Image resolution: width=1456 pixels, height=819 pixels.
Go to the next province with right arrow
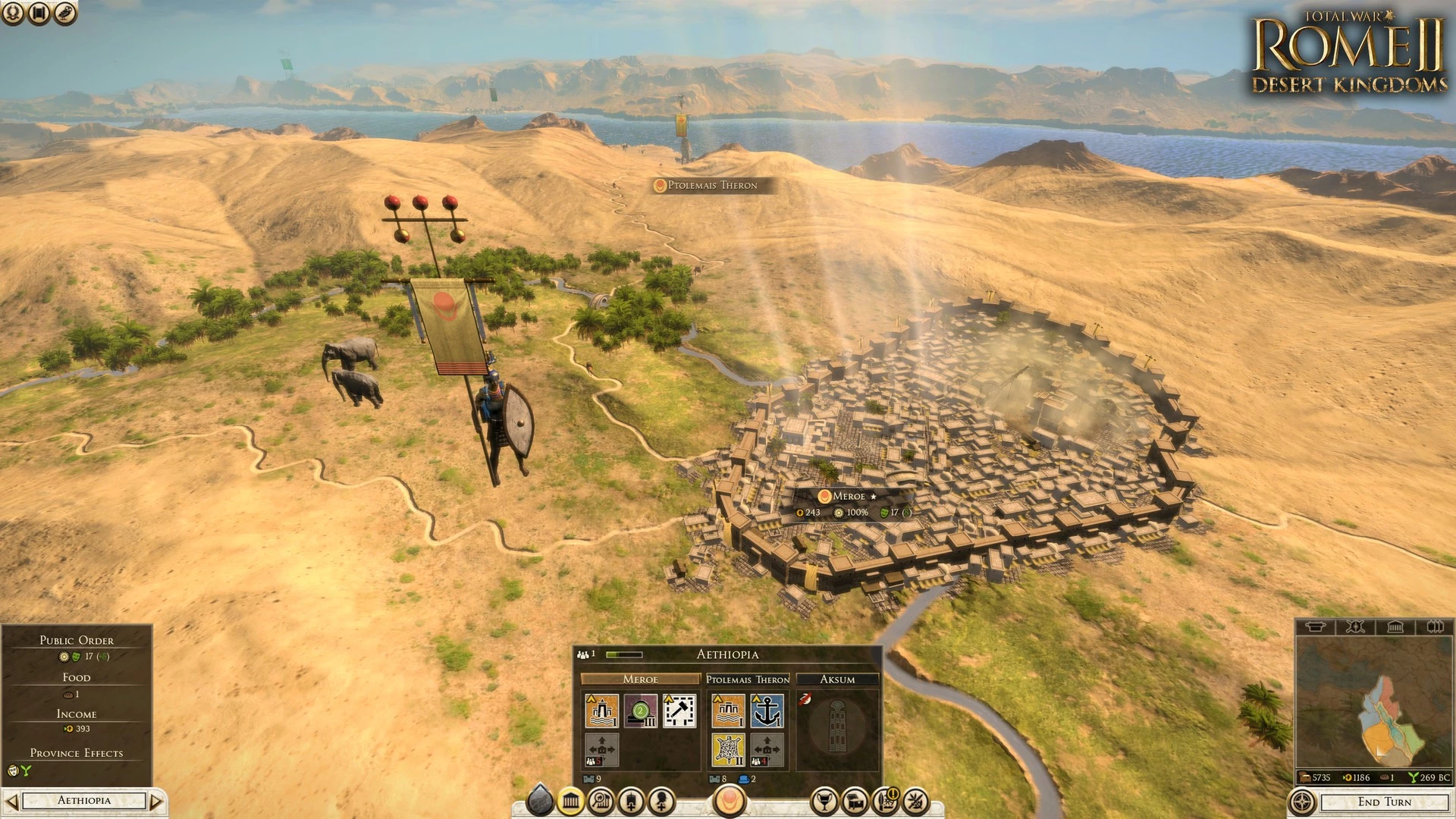(x=156, y=801)
